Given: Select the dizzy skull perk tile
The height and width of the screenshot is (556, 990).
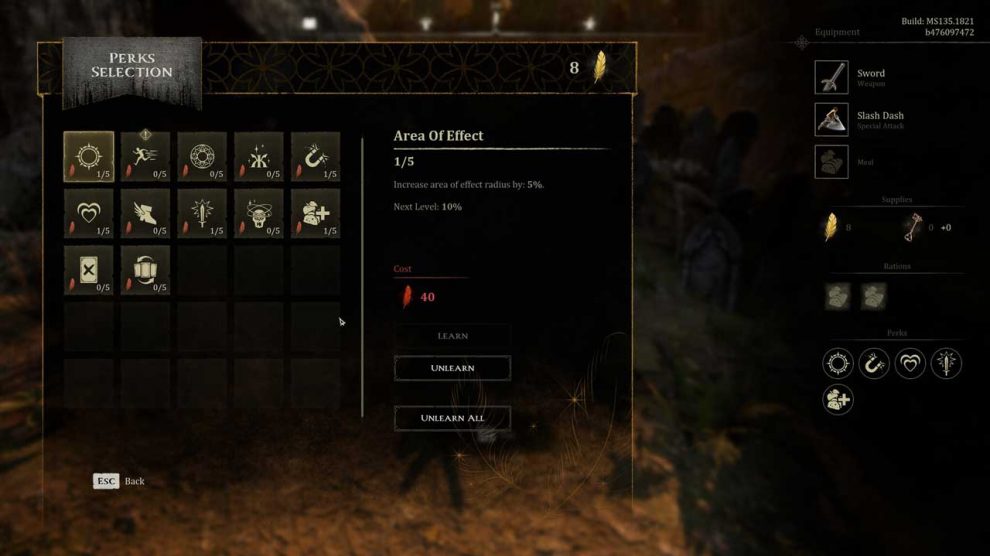Looking at the screenshot, I should click(x=259, y=213).
